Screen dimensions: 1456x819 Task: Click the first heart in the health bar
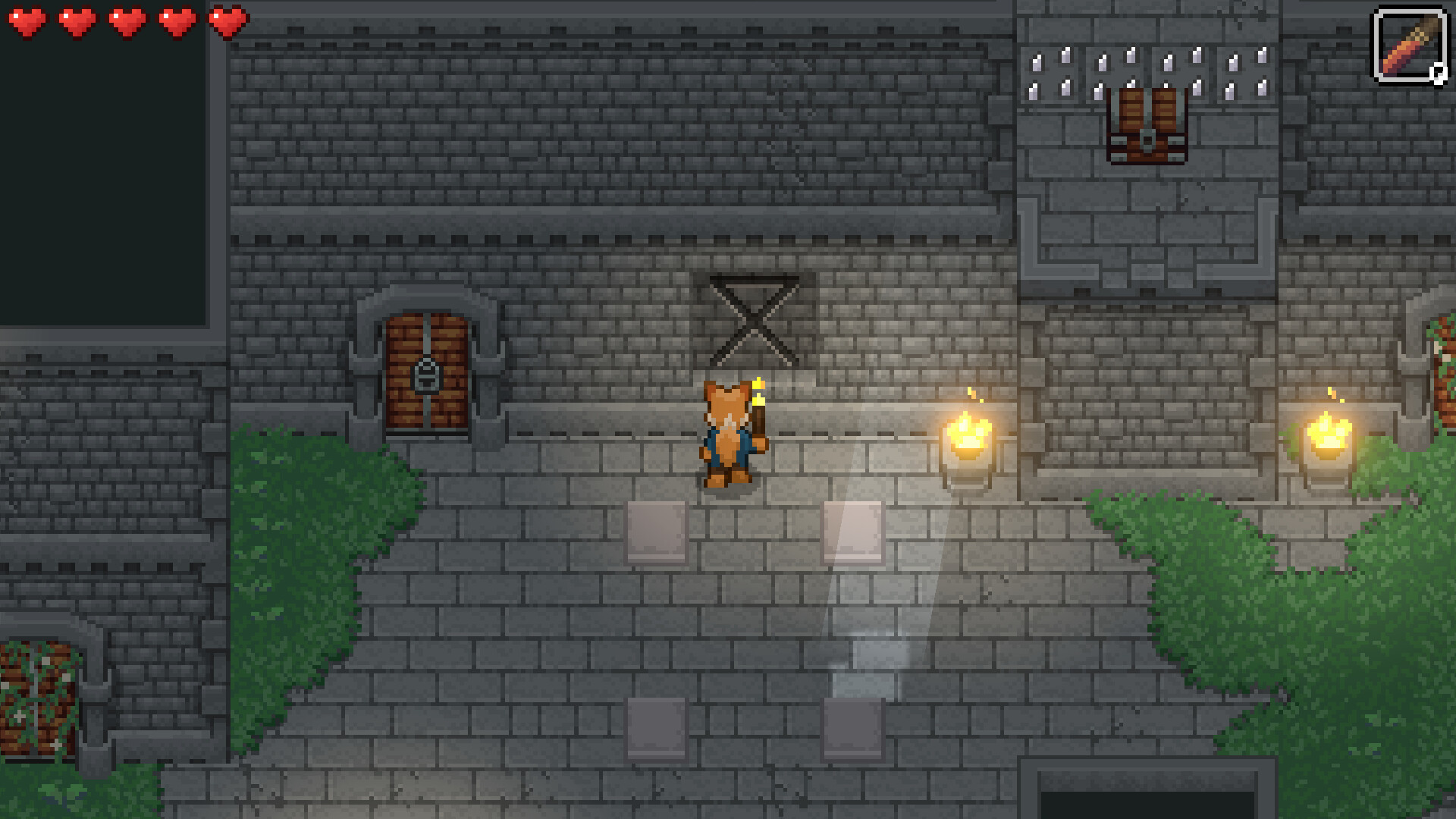tap(28, 20)
